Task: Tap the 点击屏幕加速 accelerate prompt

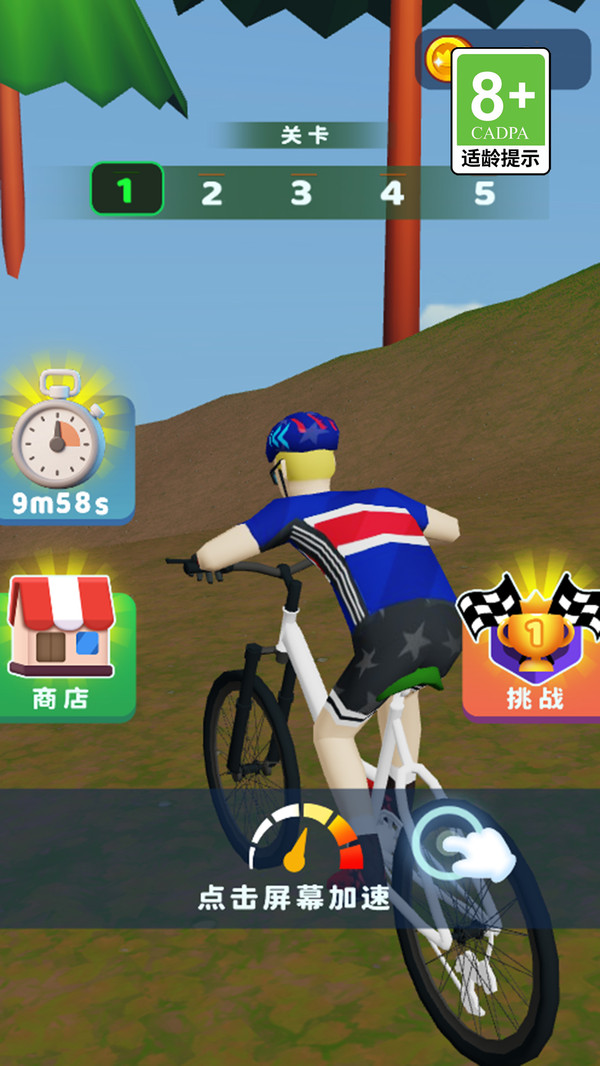Action: [294, 897]
